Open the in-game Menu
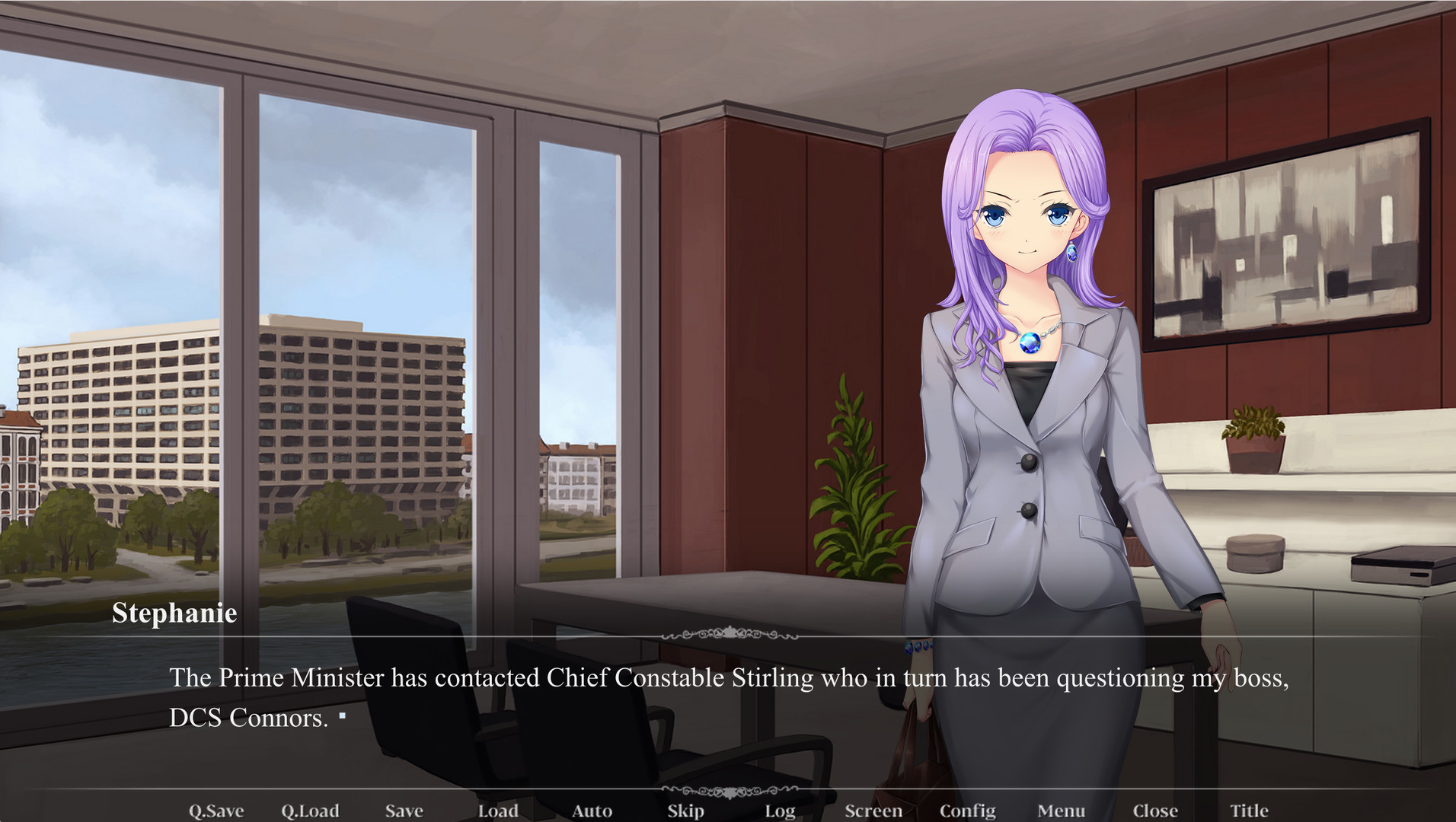This screenshot has width=1456, height=822. pyautogui.click(x=1062, y=810)
